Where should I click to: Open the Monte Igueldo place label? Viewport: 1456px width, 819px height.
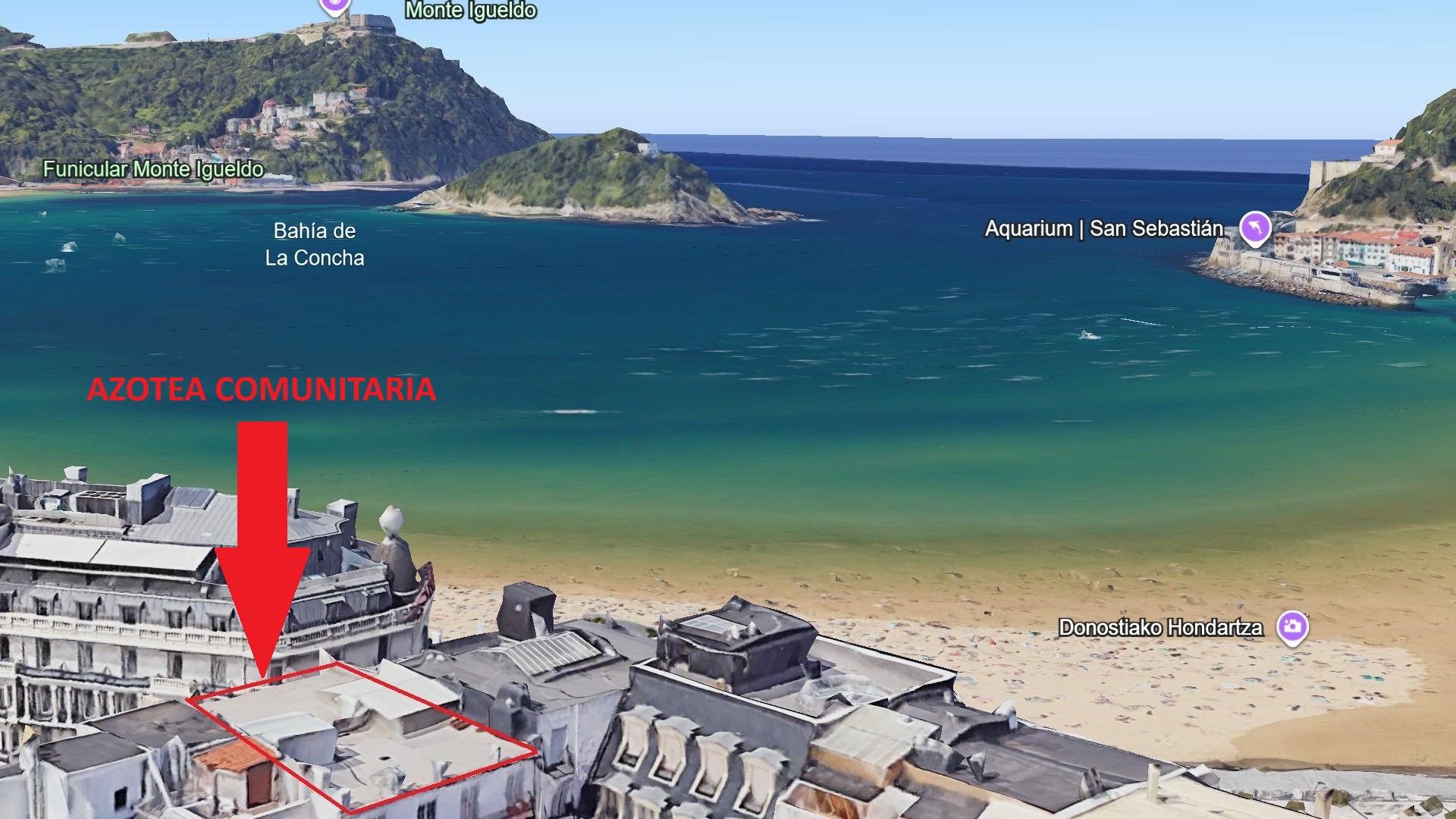470,11
